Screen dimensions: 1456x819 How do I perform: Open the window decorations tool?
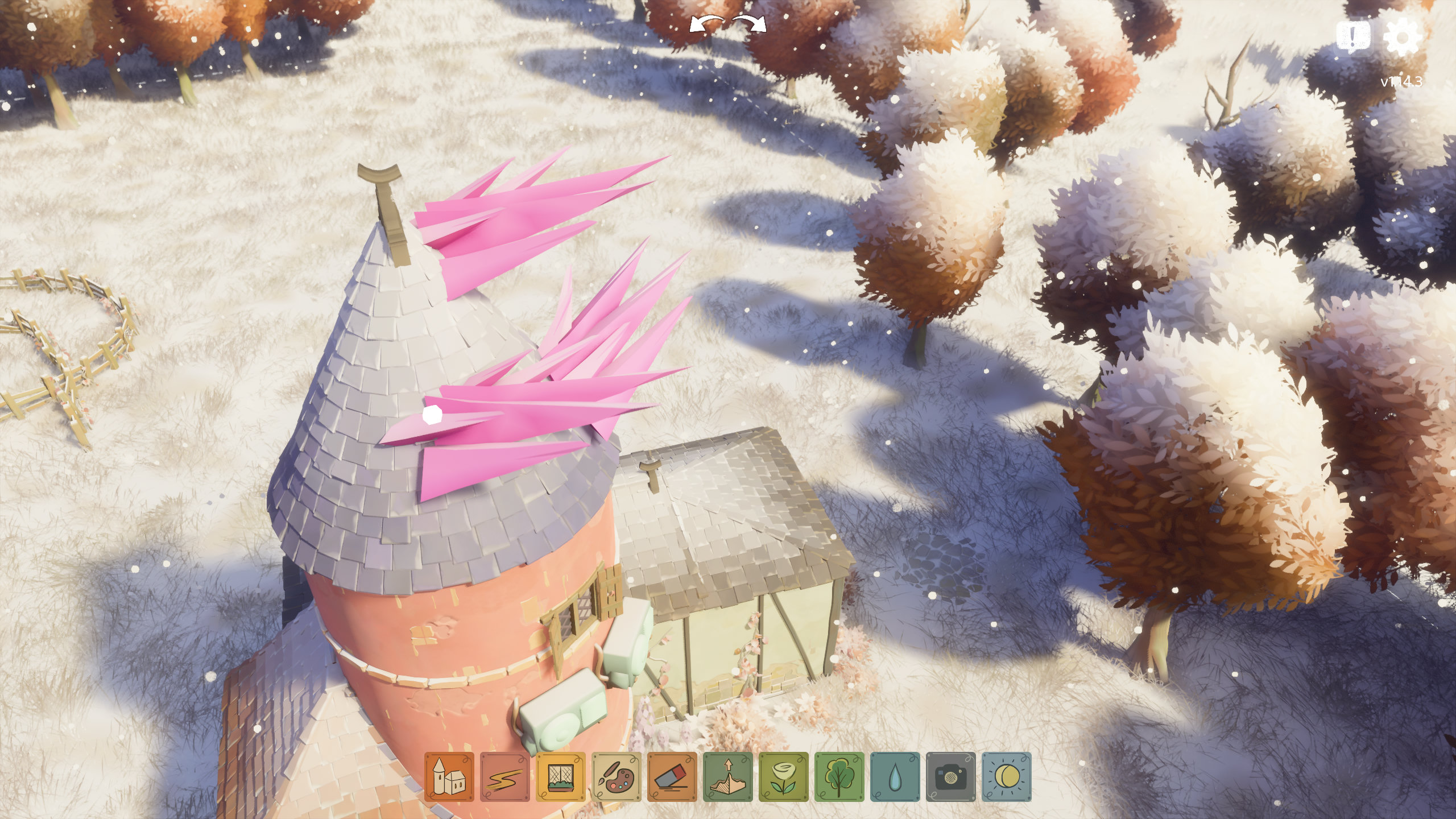coord(560,777)
